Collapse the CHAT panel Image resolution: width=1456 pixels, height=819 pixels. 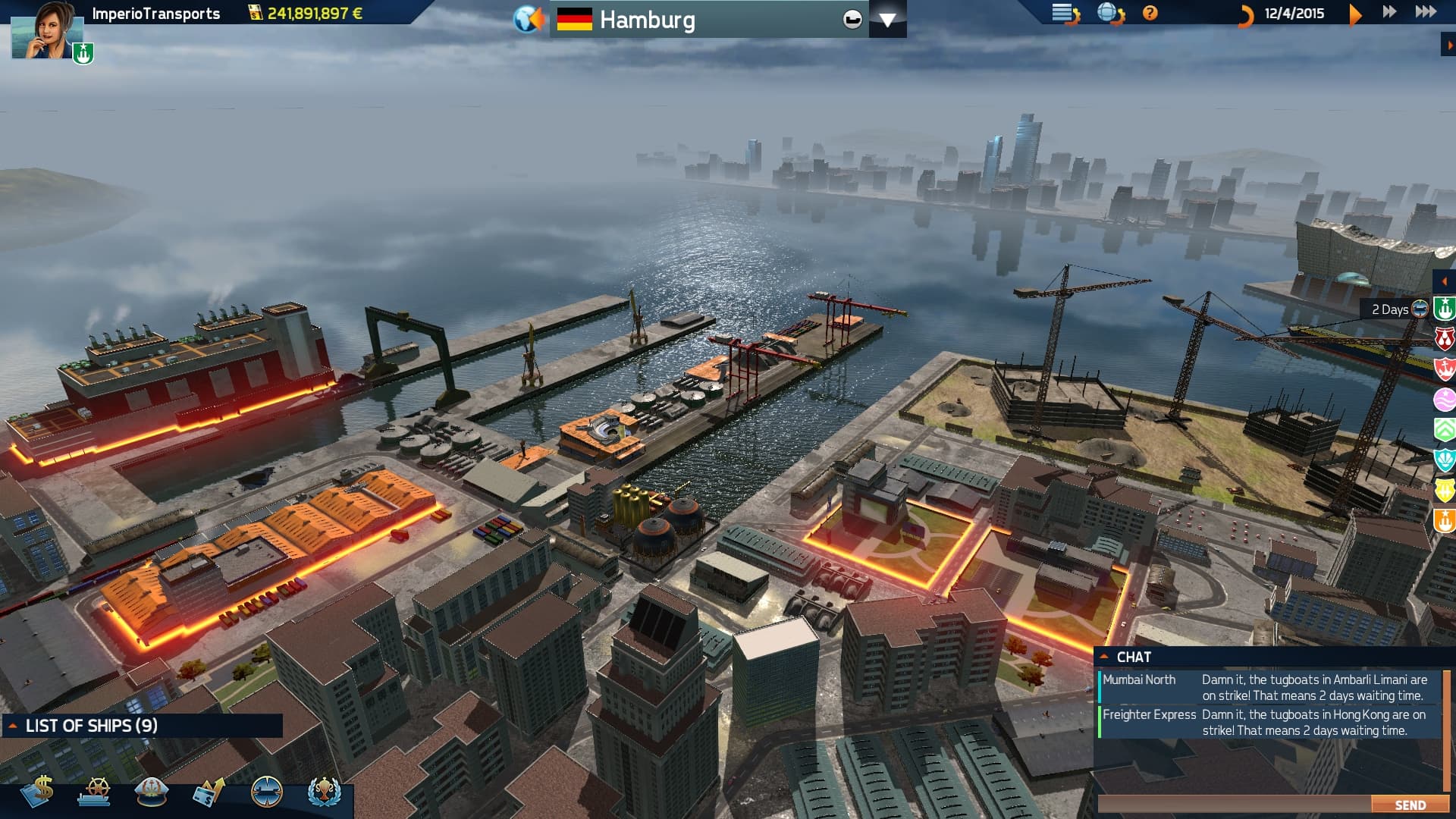coord(1106,657)
